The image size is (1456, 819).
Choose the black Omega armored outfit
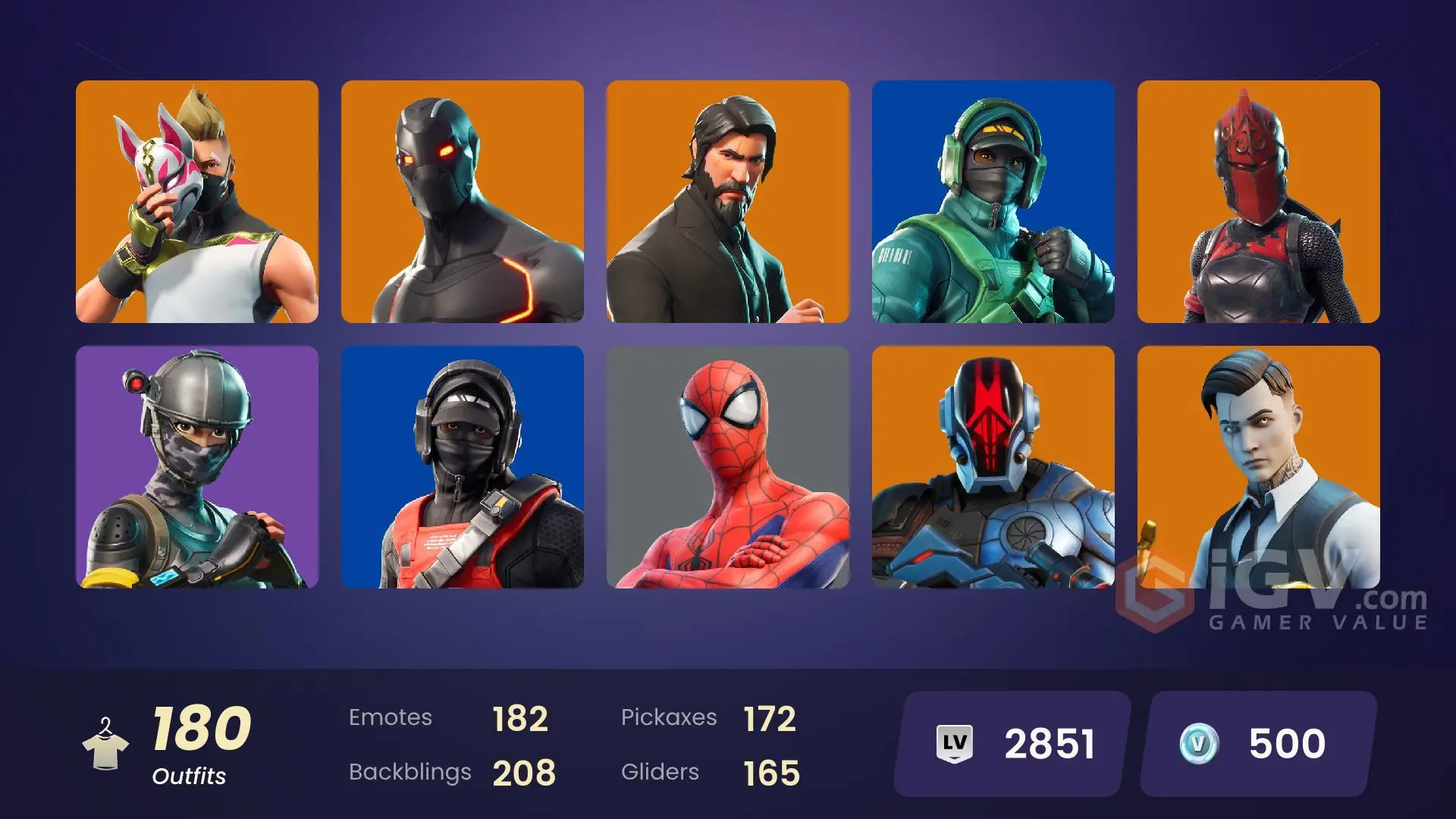tap(463, 202)
